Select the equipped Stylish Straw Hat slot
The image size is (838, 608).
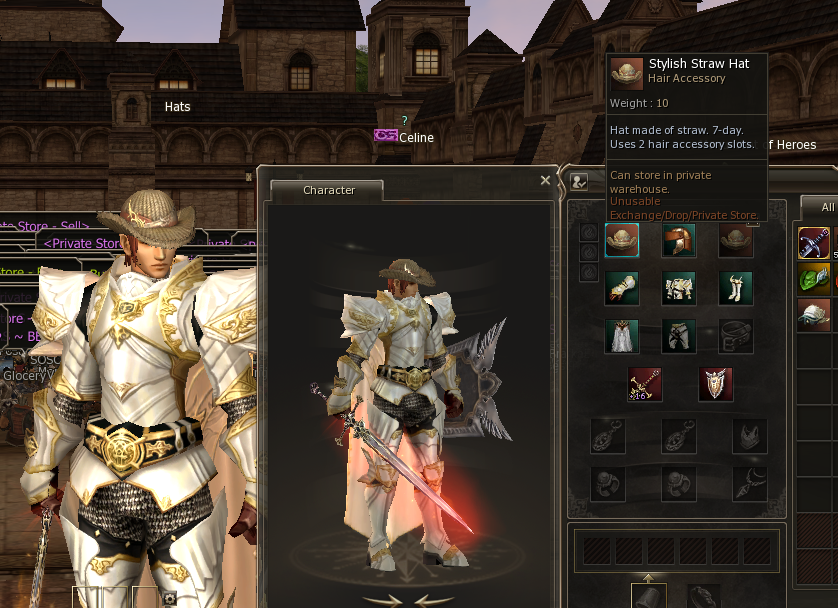point(622,241)
